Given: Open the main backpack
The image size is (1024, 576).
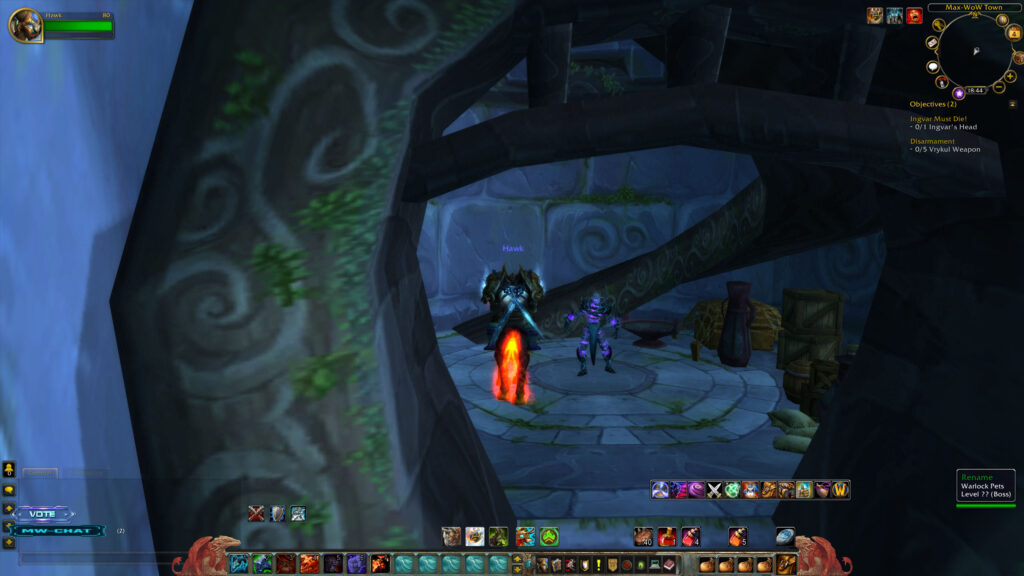Looking at the screenshot, I should coord(787,563).
